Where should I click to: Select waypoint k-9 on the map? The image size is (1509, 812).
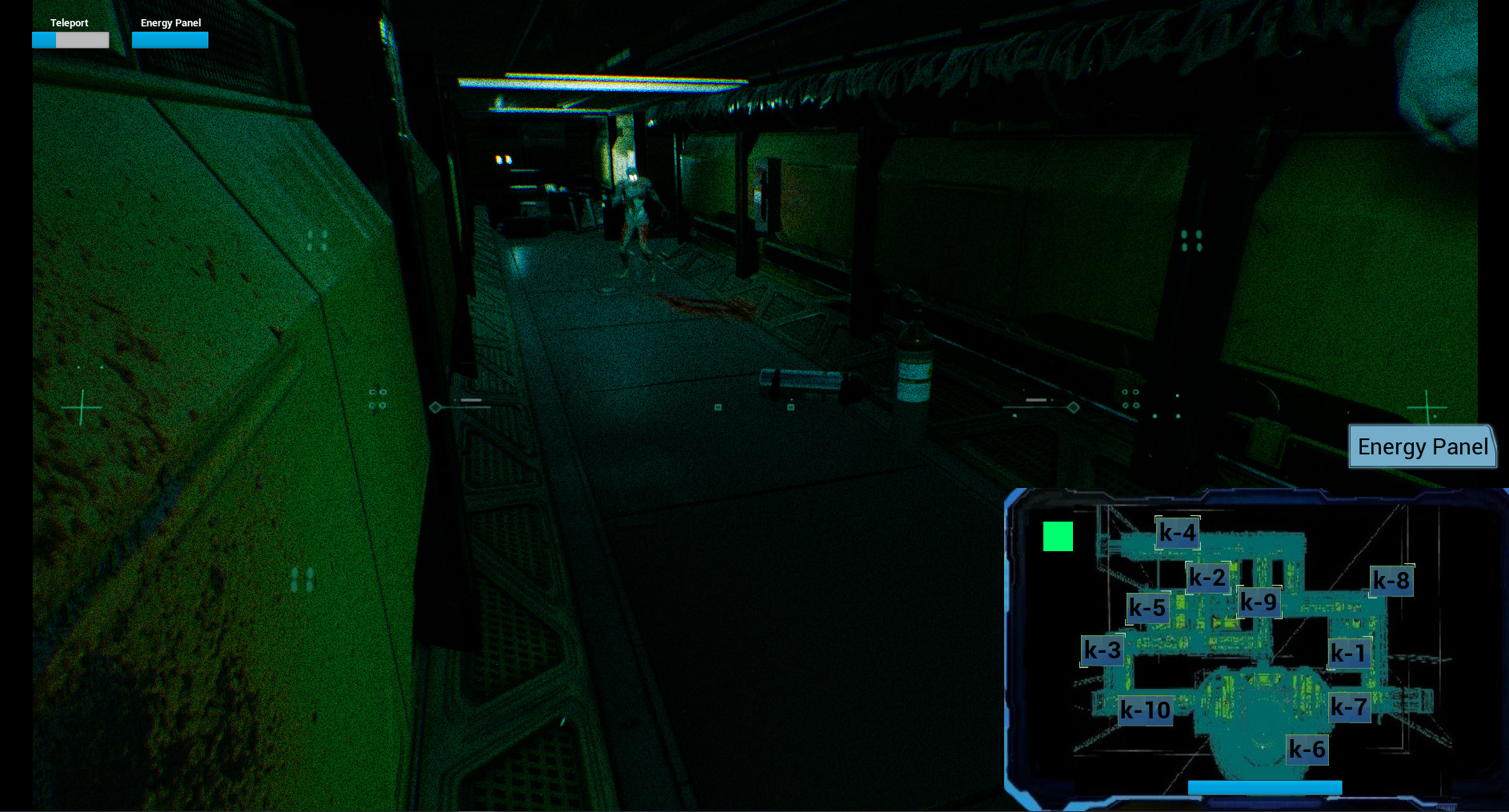tap(1258, 602)
